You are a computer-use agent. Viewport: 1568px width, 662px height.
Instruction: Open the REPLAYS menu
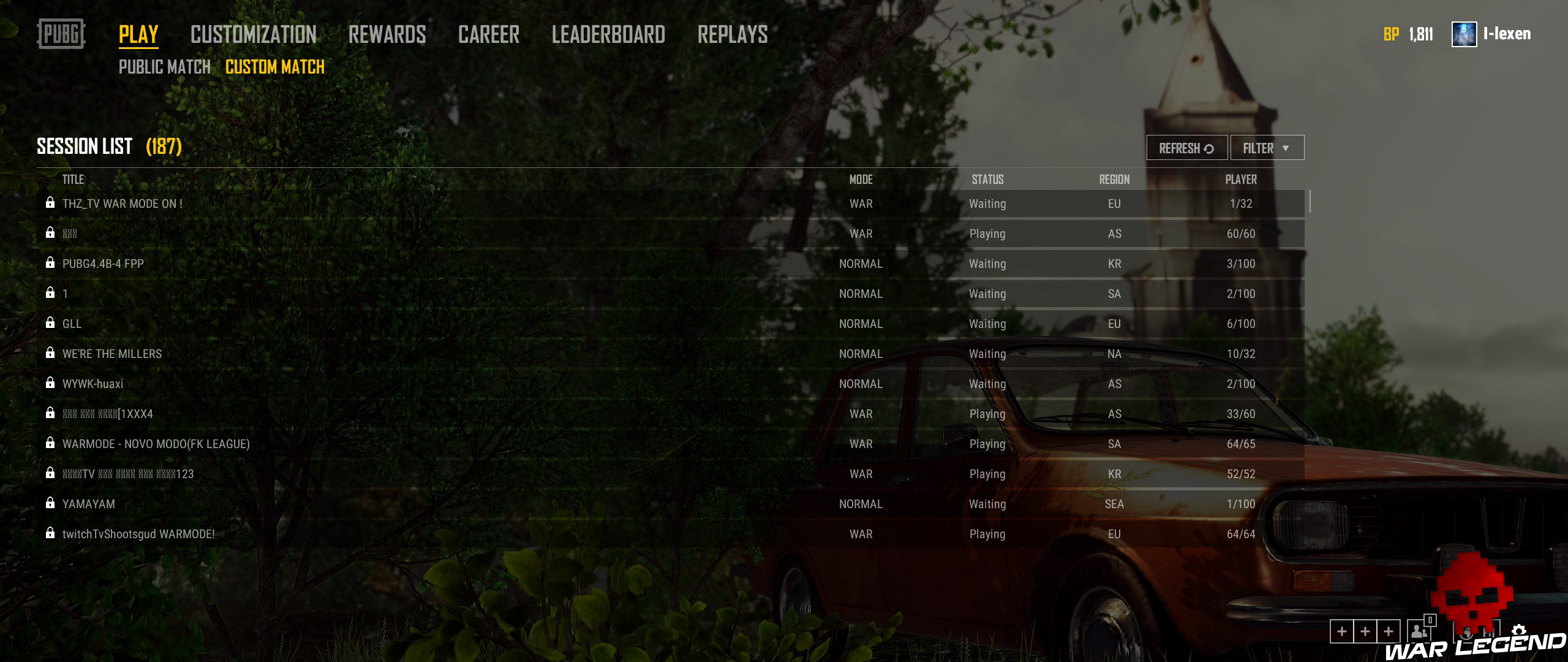pyautogui.click(x=733, y=34)
